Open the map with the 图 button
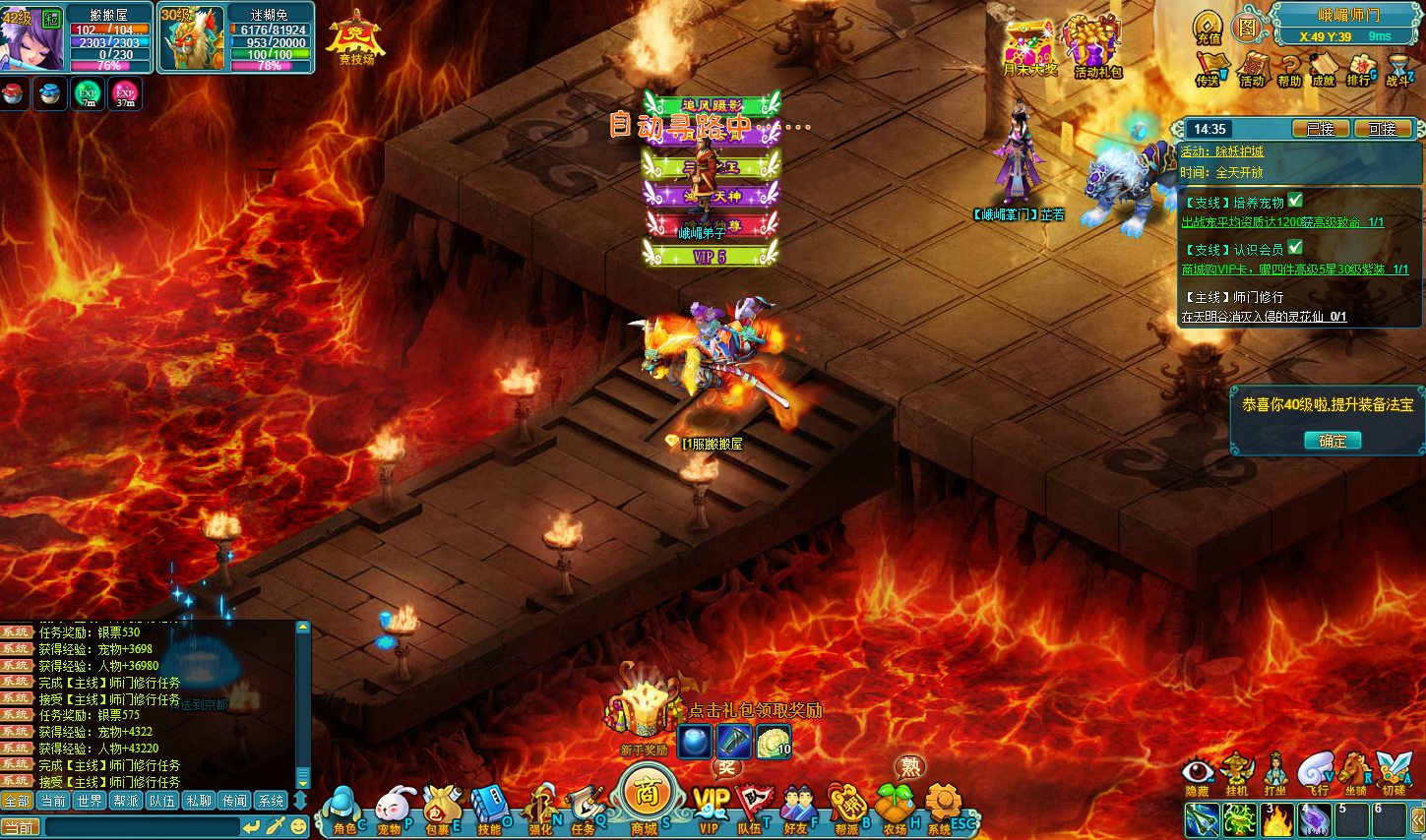 (1248, 28)
